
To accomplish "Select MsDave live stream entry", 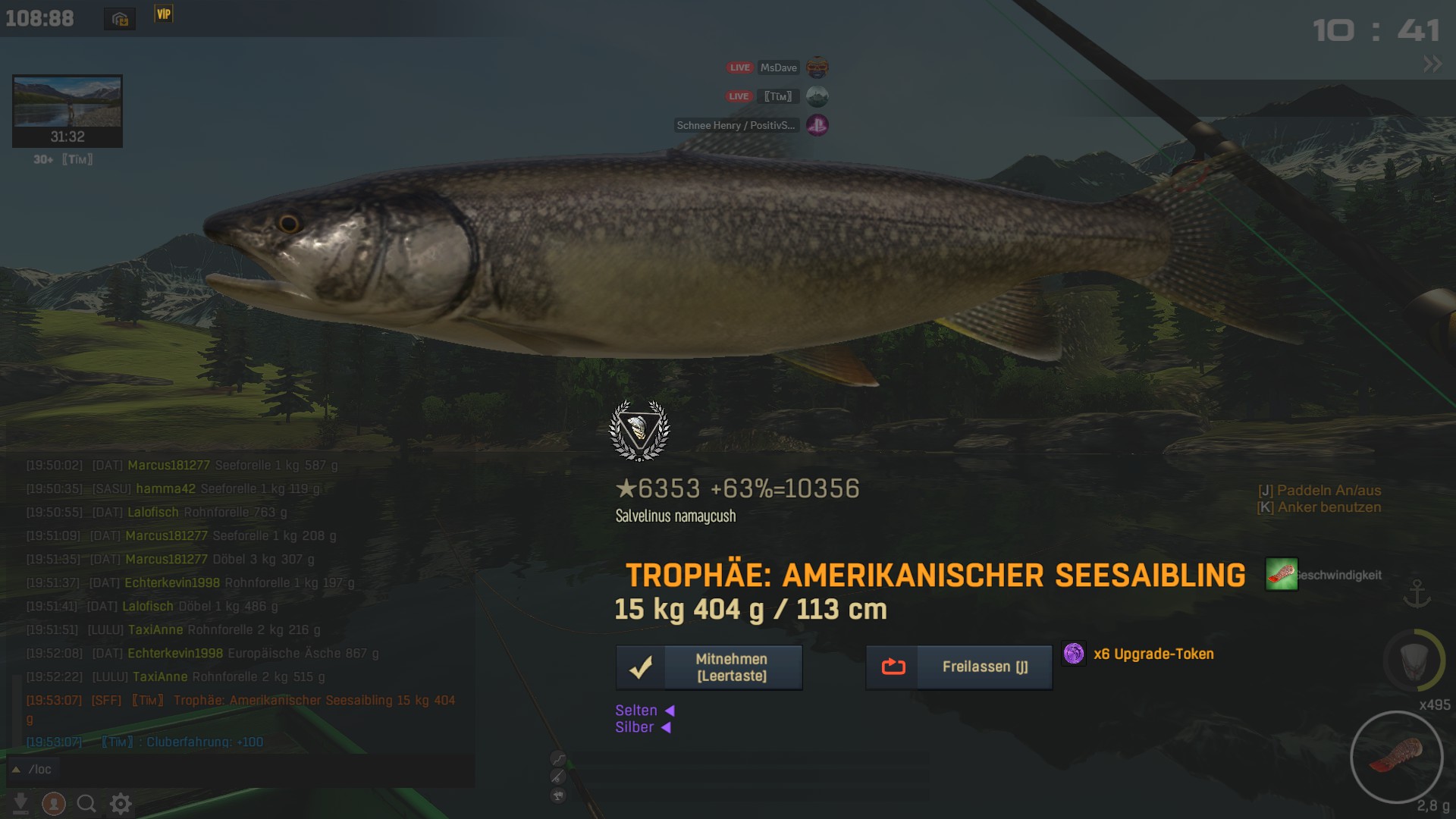I will click(x=777, y=67).
